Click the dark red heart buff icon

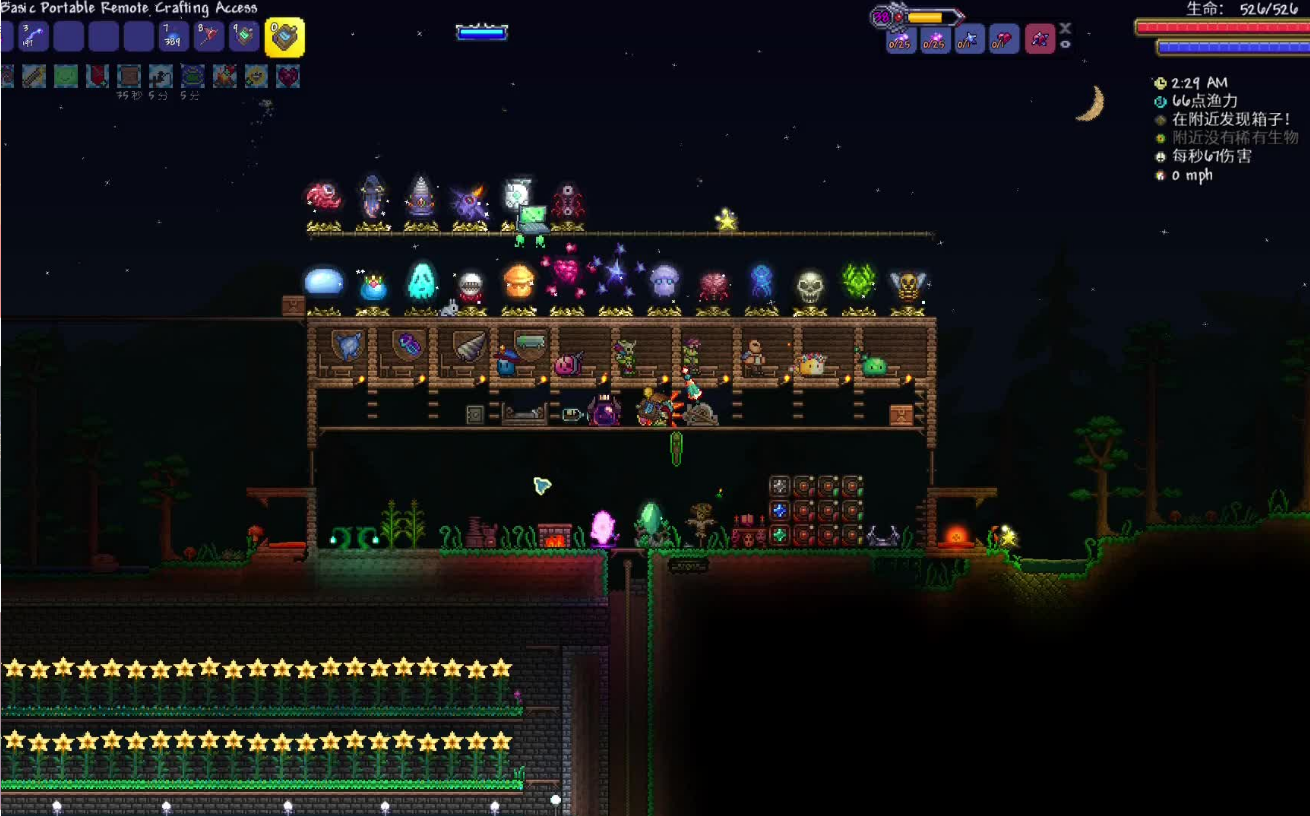click(288, 76)
